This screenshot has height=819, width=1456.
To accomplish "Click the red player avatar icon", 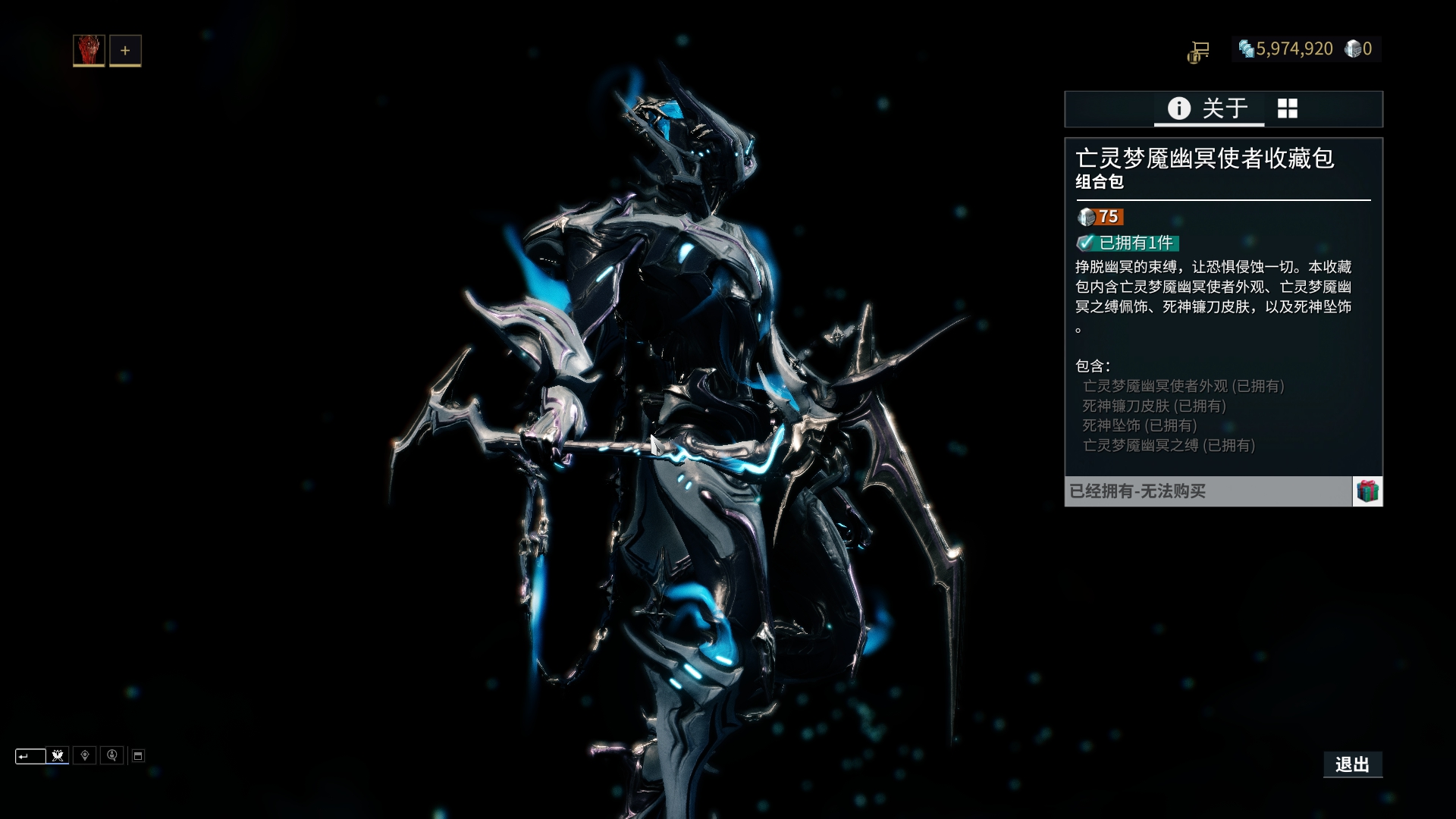I will pos(89,51).
